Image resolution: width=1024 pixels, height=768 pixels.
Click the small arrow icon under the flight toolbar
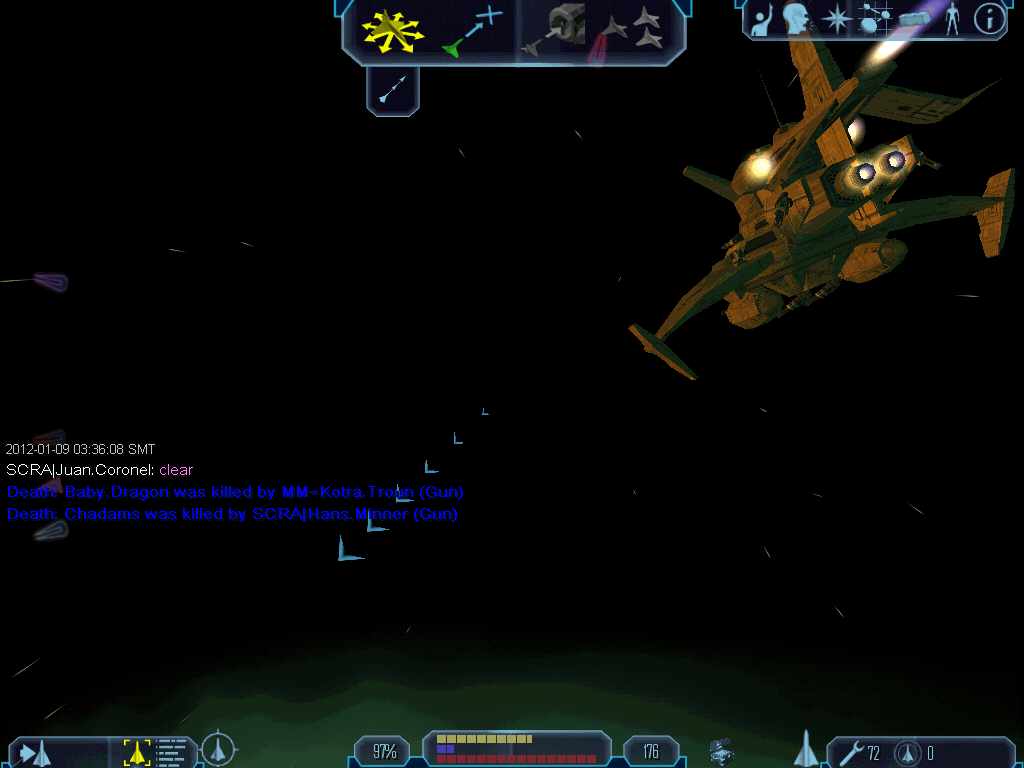click(x=393, y=91)
